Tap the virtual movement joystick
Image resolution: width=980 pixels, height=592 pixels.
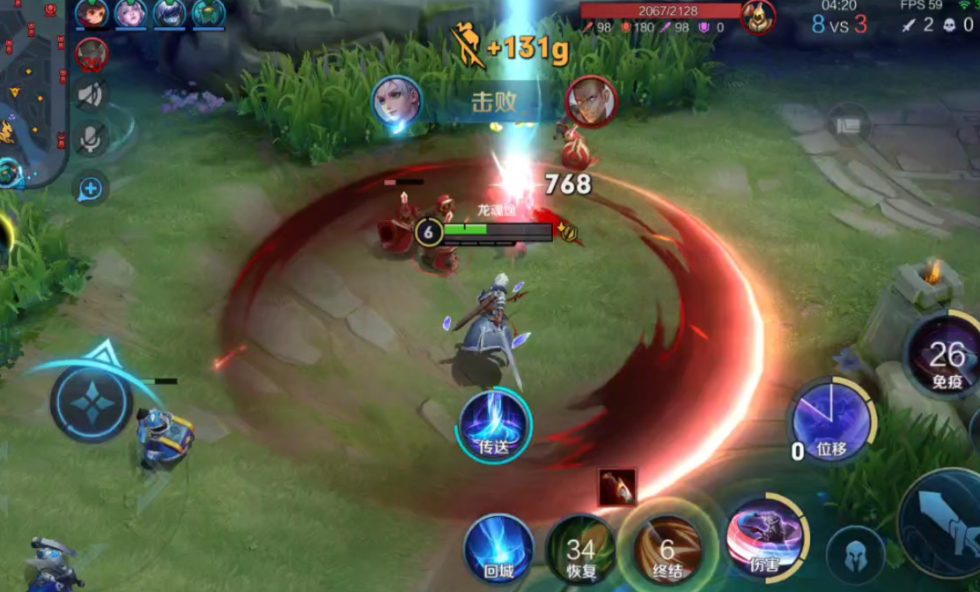(x=91, y=404)
